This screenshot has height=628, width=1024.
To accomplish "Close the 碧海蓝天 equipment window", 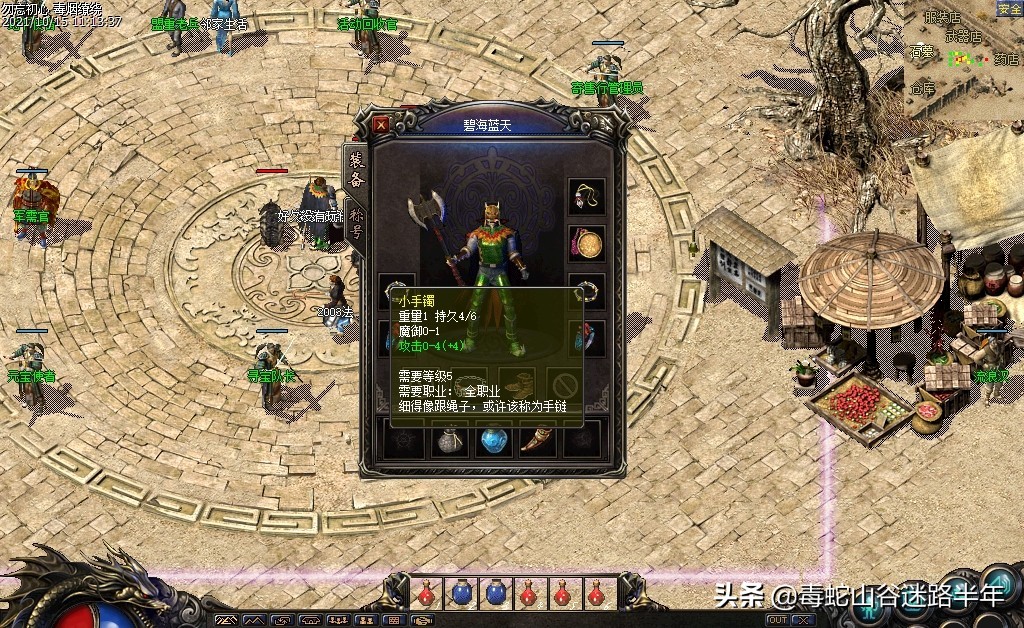I will click(381, 125).
